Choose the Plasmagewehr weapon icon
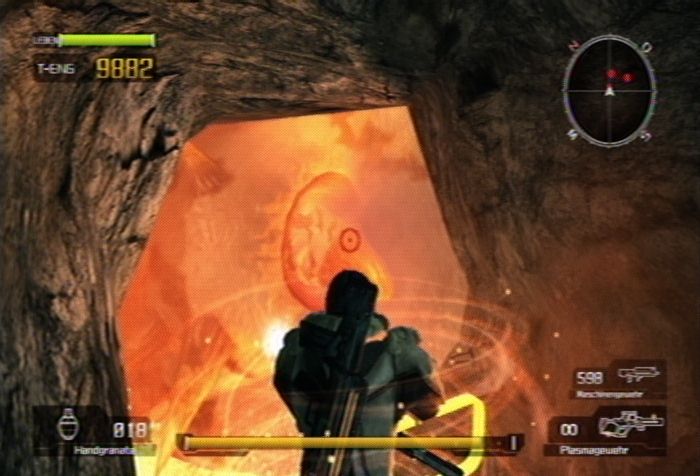This screenshot has width=700, height=476. (x=630, y=424)
